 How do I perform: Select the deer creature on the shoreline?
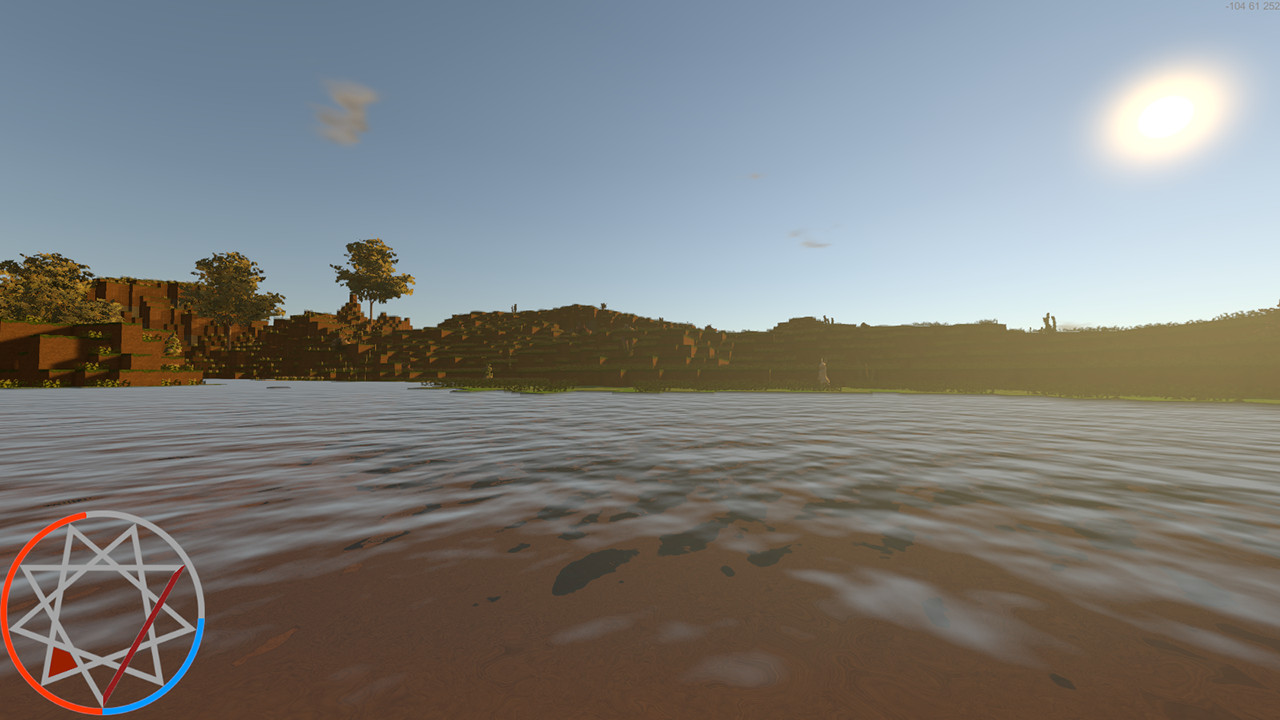click(x=823, y=370)
